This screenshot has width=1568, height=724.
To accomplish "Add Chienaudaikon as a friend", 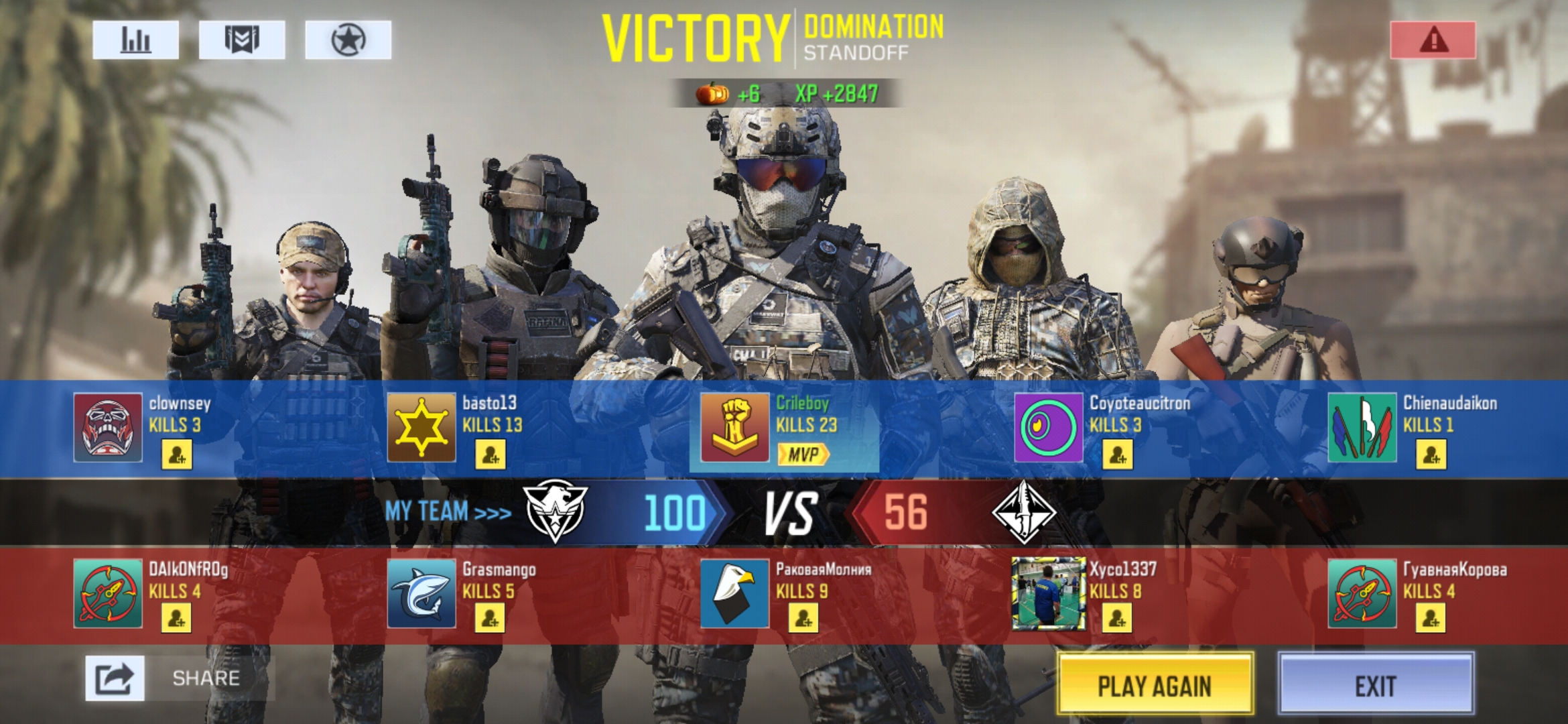I will tap(1431, 455).
